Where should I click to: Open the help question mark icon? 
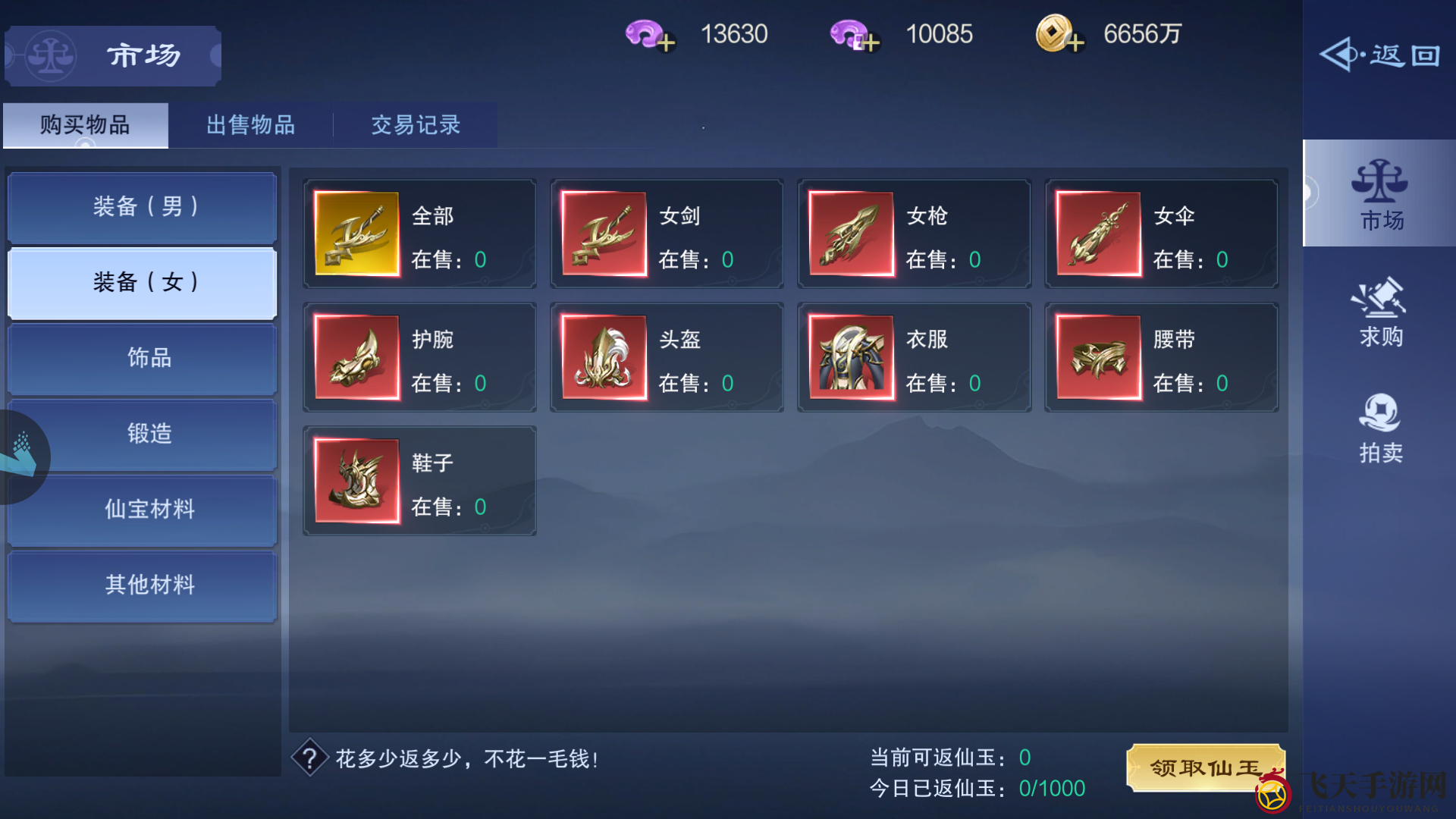(x=311, y=758)
